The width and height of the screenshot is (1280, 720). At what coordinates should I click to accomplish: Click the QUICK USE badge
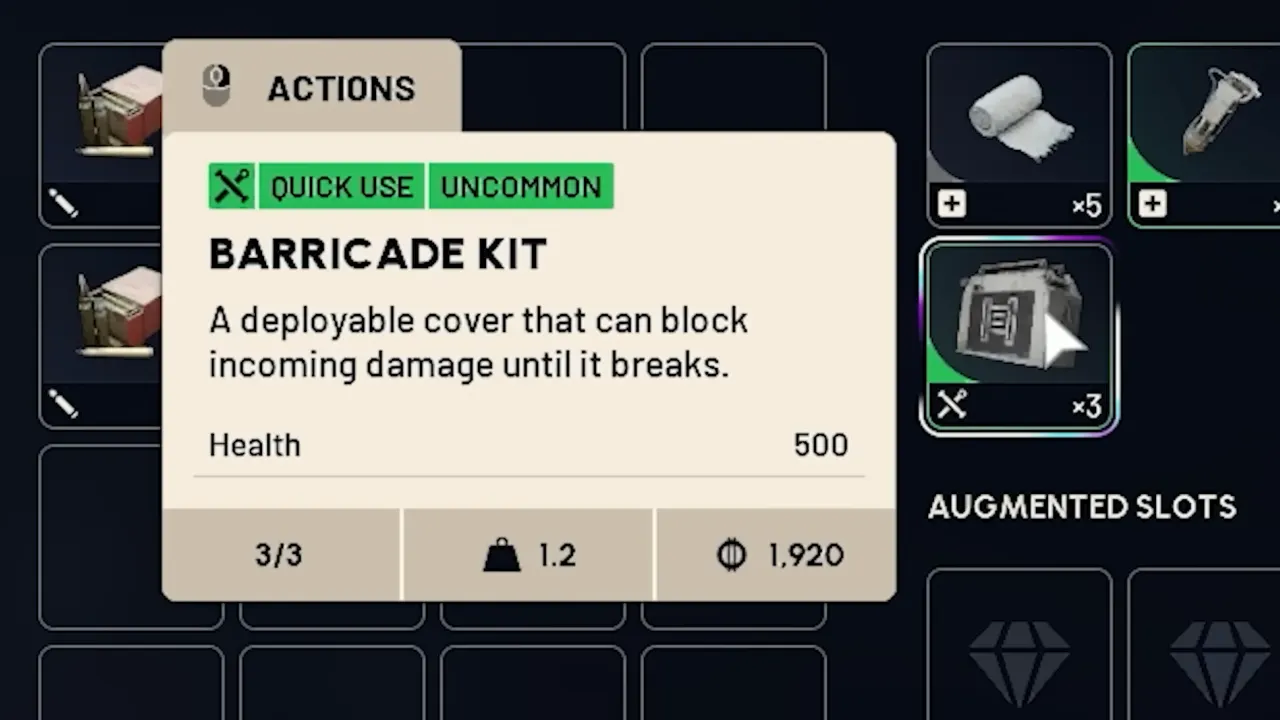click(340, 186)
